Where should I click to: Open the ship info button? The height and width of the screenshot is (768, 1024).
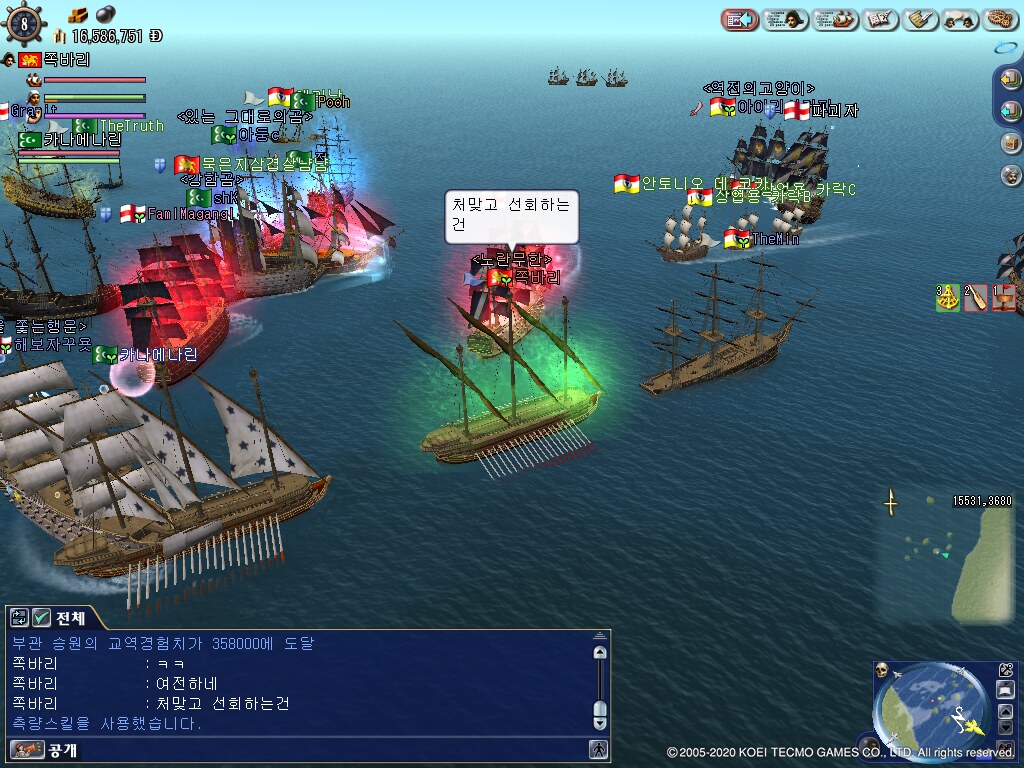click(x=835, y=19)
